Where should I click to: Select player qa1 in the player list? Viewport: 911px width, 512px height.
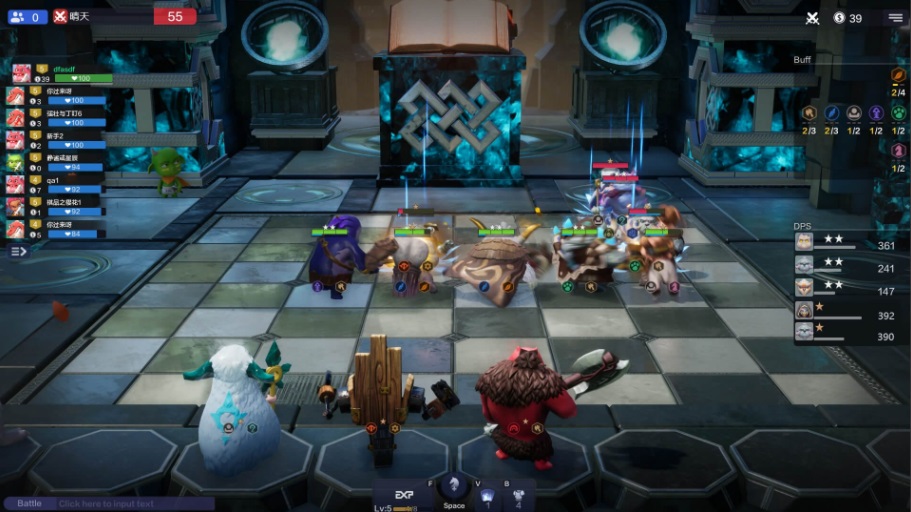click(x=60, y=184)
